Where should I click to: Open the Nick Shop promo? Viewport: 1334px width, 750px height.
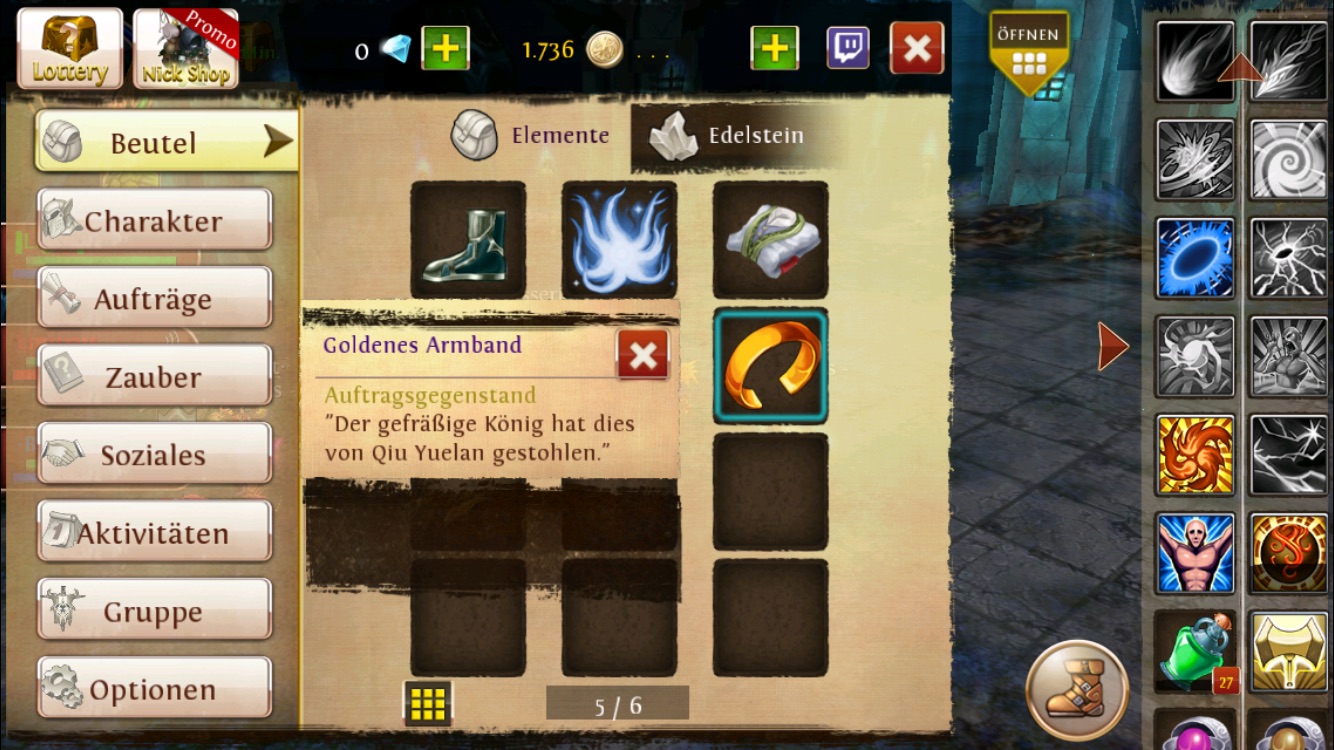coord(186,48)
